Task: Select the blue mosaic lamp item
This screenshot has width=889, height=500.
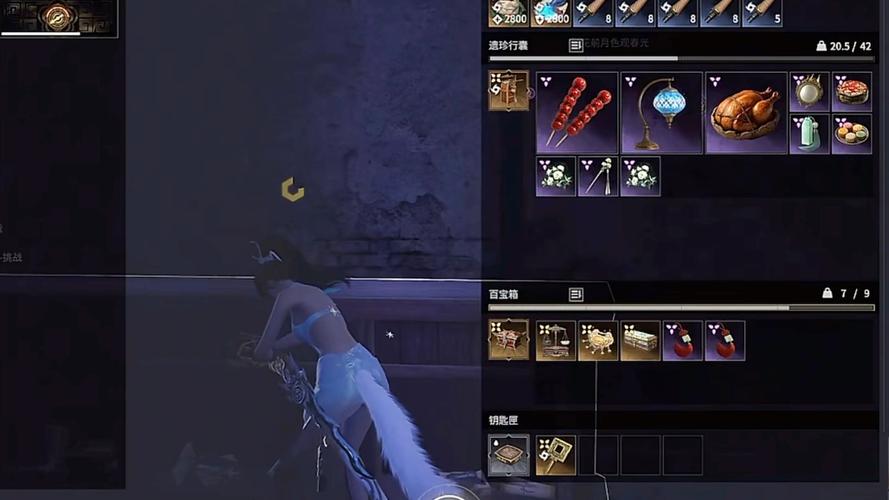Action: coord(661,112)
